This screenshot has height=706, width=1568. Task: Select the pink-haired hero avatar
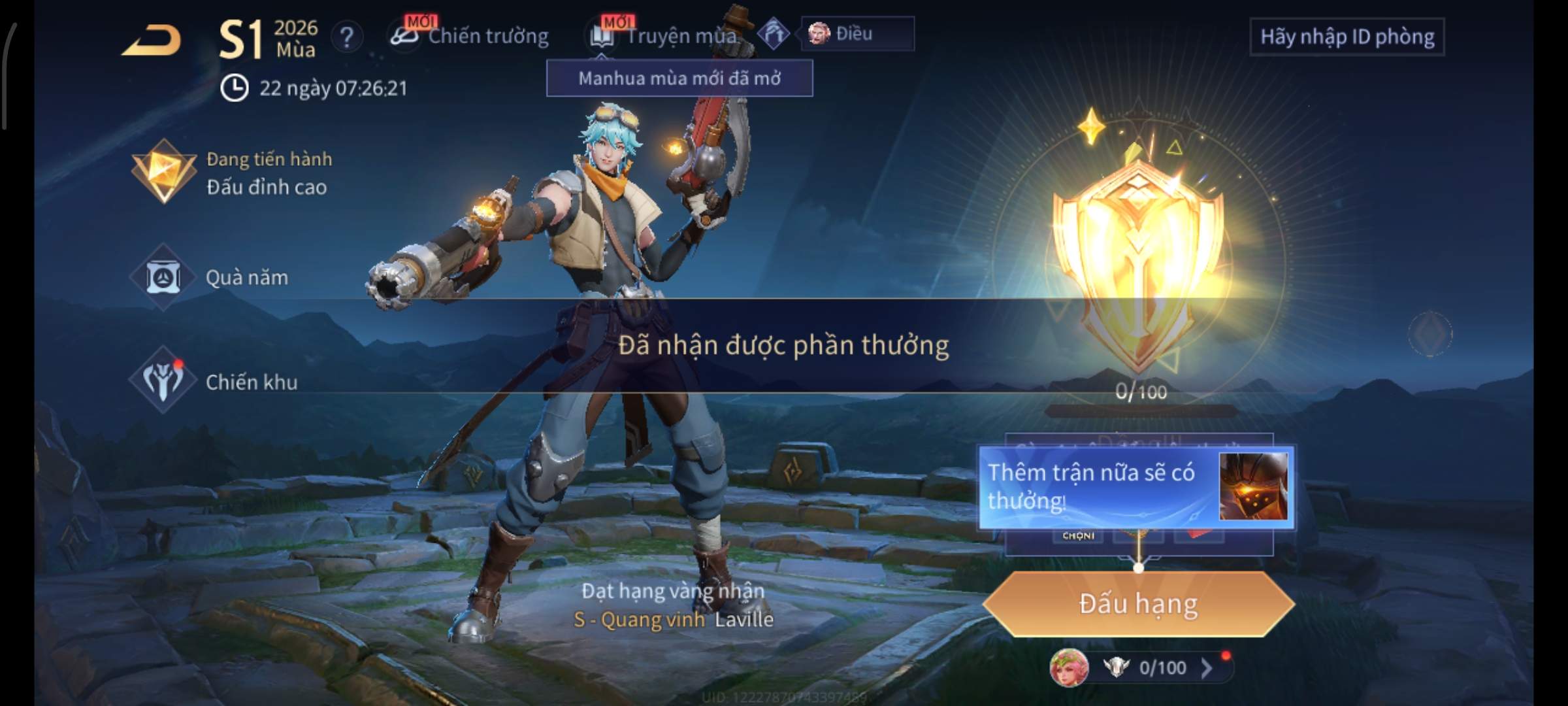(1069, 668)
